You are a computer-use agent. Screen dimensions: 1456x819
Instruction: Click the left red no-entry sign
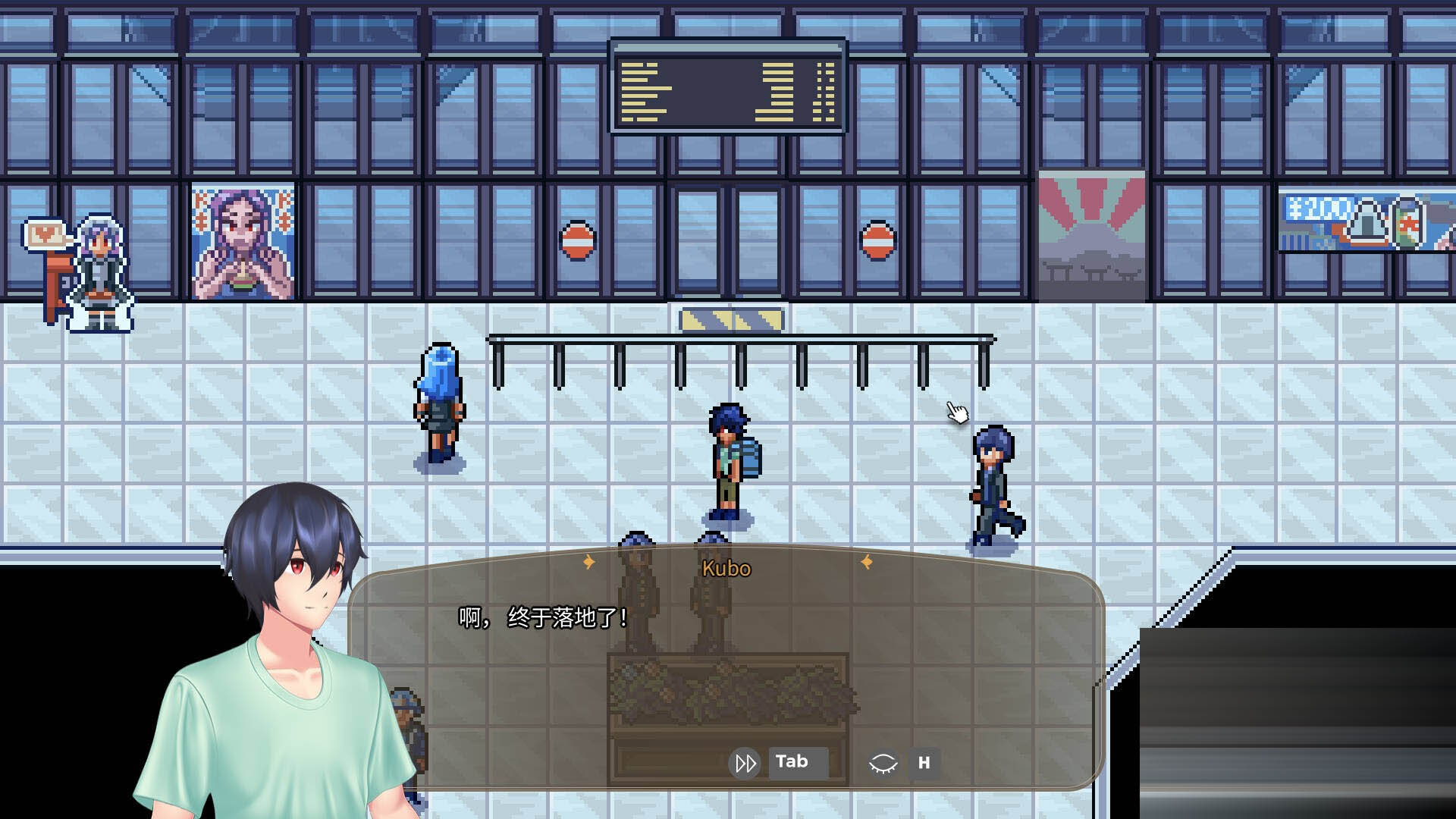point(579,239)
